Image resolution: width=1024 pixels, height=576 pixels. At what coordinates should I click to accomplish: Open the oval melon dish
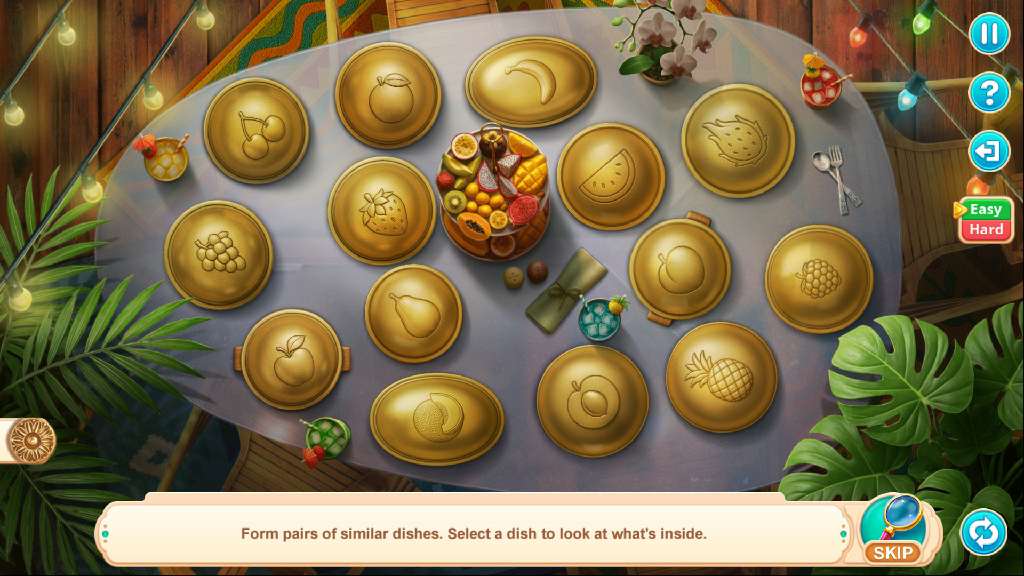(x=437, y=419)
